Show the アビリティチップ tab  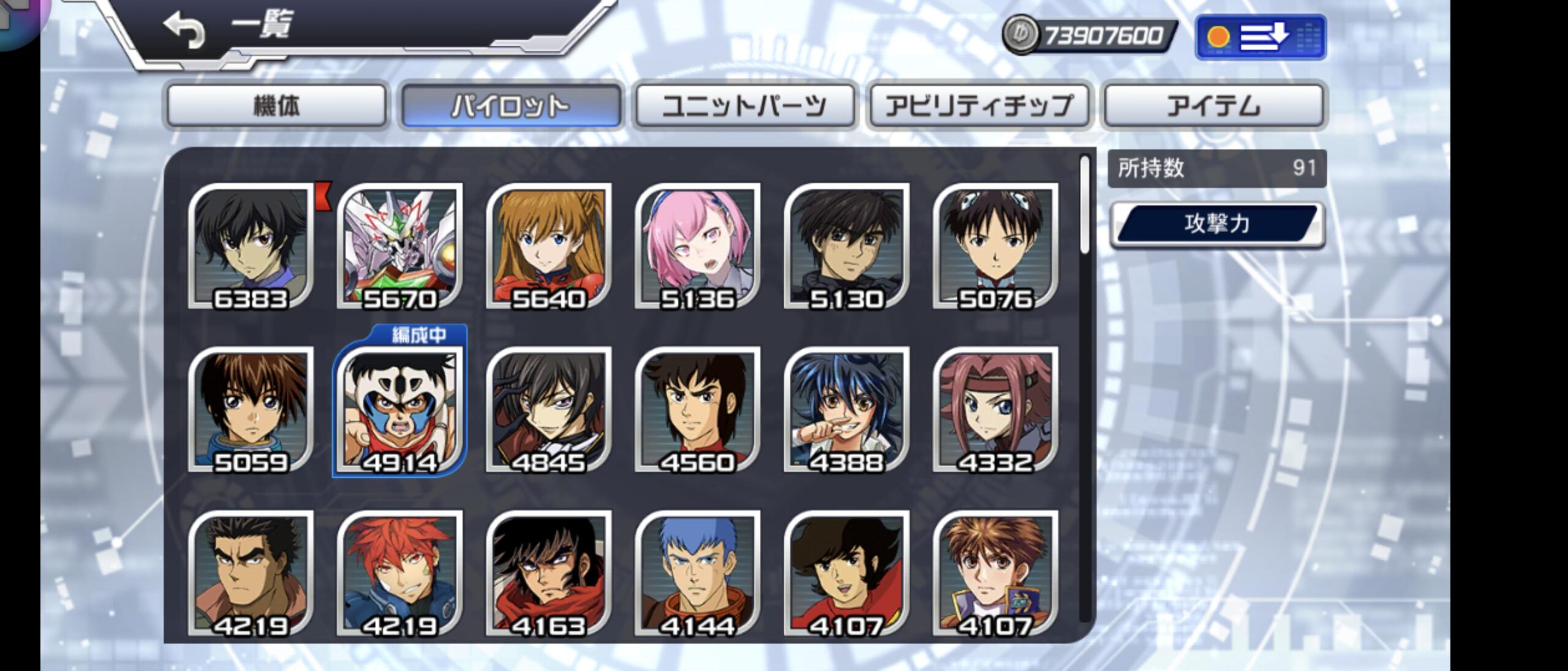[979, 106]
